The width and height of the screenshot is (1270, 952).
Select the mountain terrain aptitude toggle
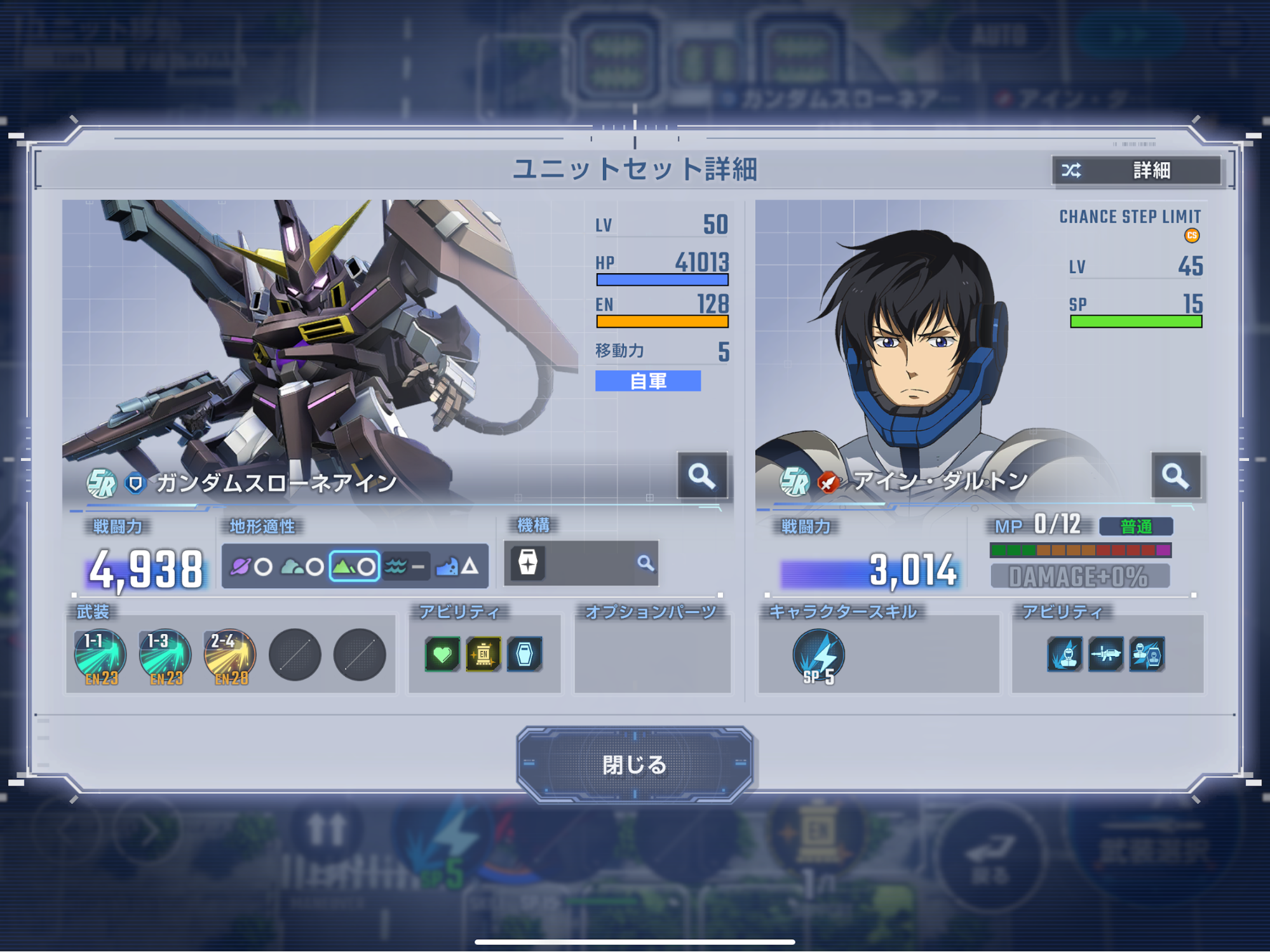[x=354, y=563]
